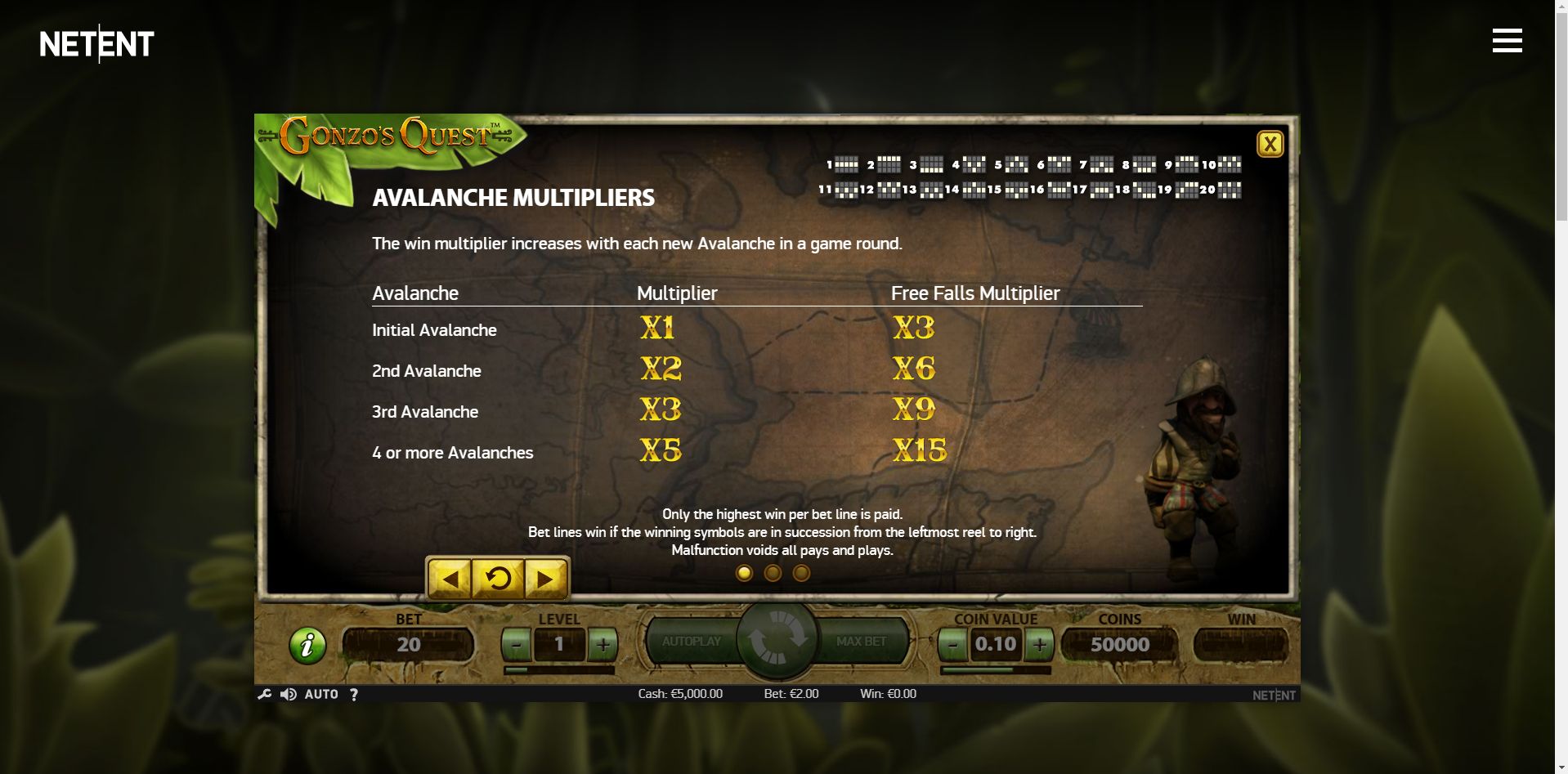Open the Autoplay options
1568x774 pixels.
[691, 642]
